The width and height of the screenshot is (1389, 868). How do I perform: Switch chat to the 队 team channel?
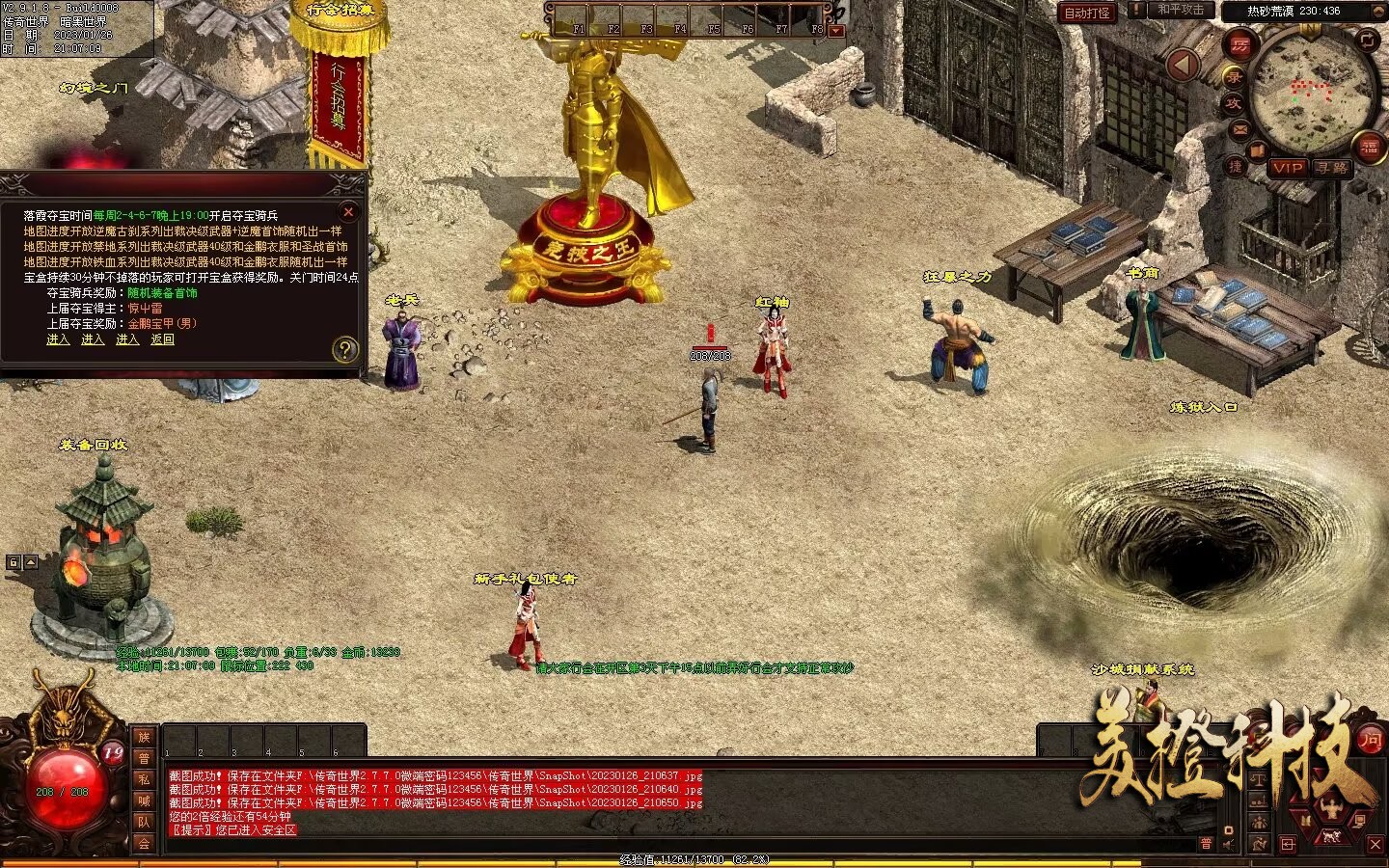(x=144, y=822)
